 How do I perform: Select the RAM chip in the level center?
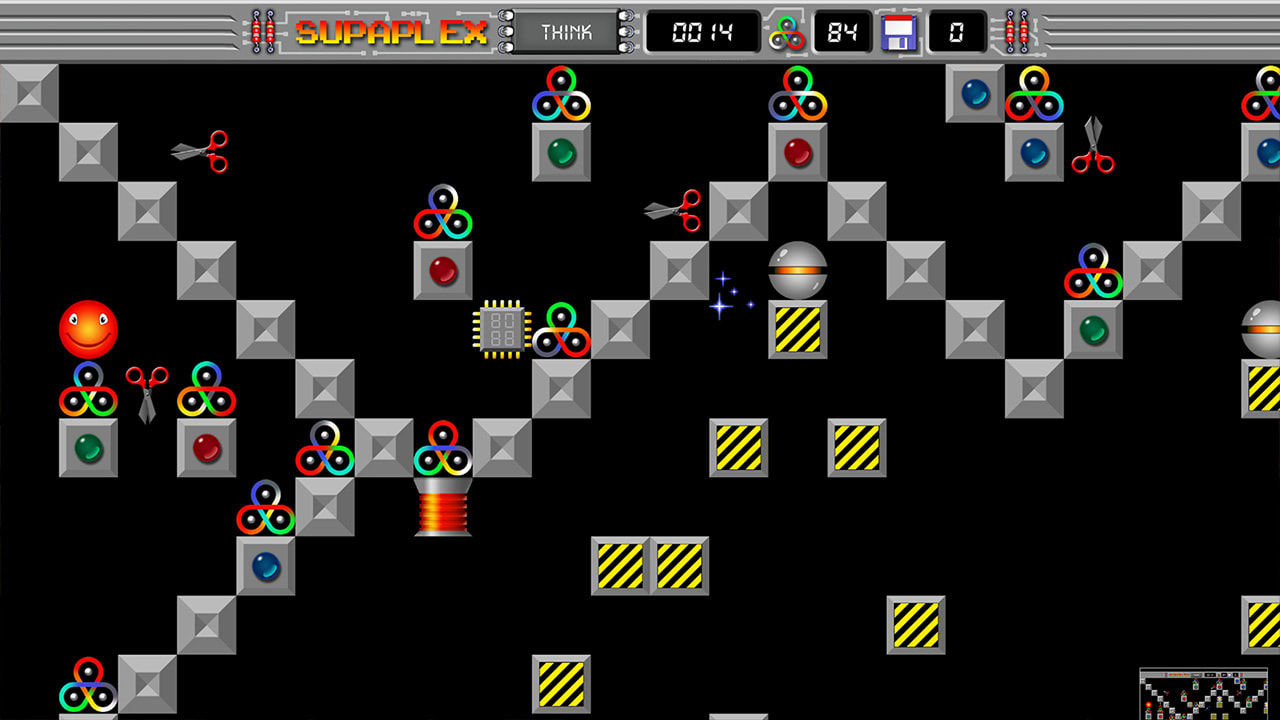coord(500,330)
